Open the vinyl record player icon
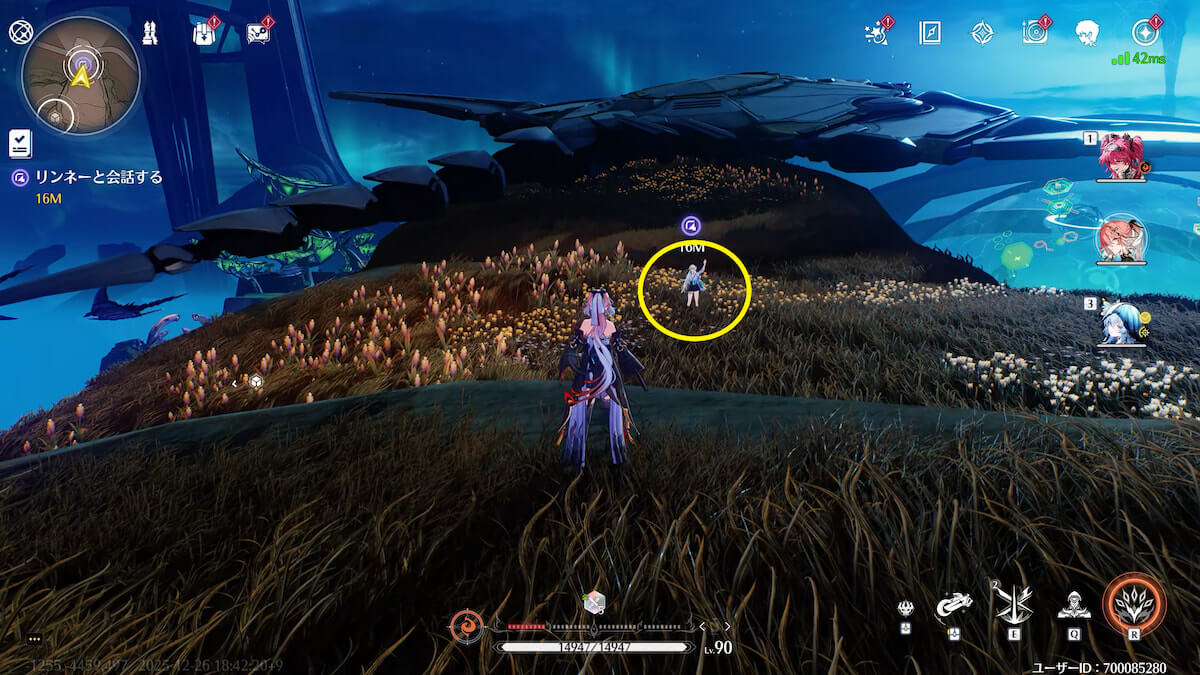Image resolution: width=1200 pixels, height=675 pixels. [1035, 32]
